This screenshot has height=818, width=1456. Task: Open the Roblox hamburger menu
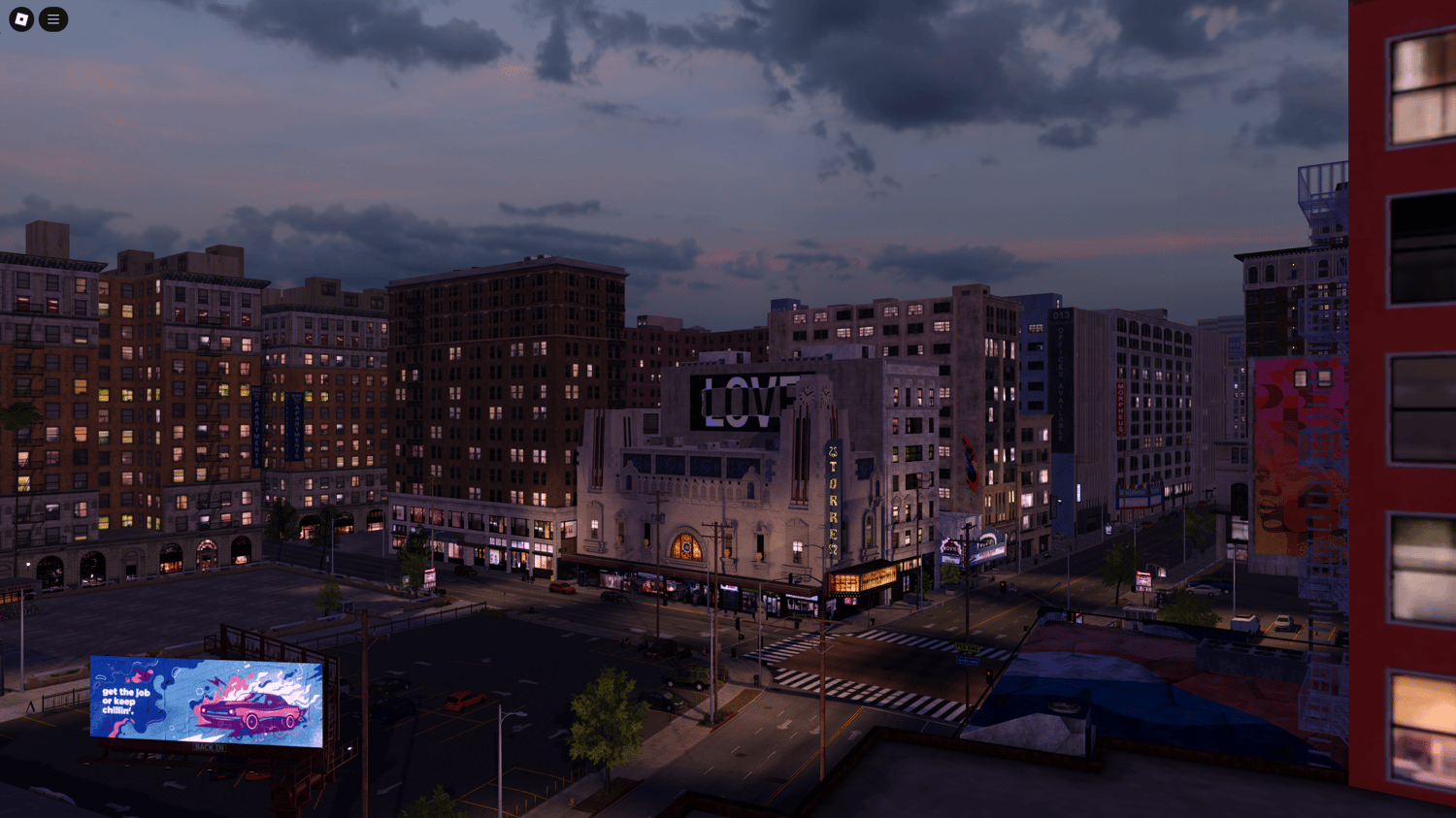point(53,19)
